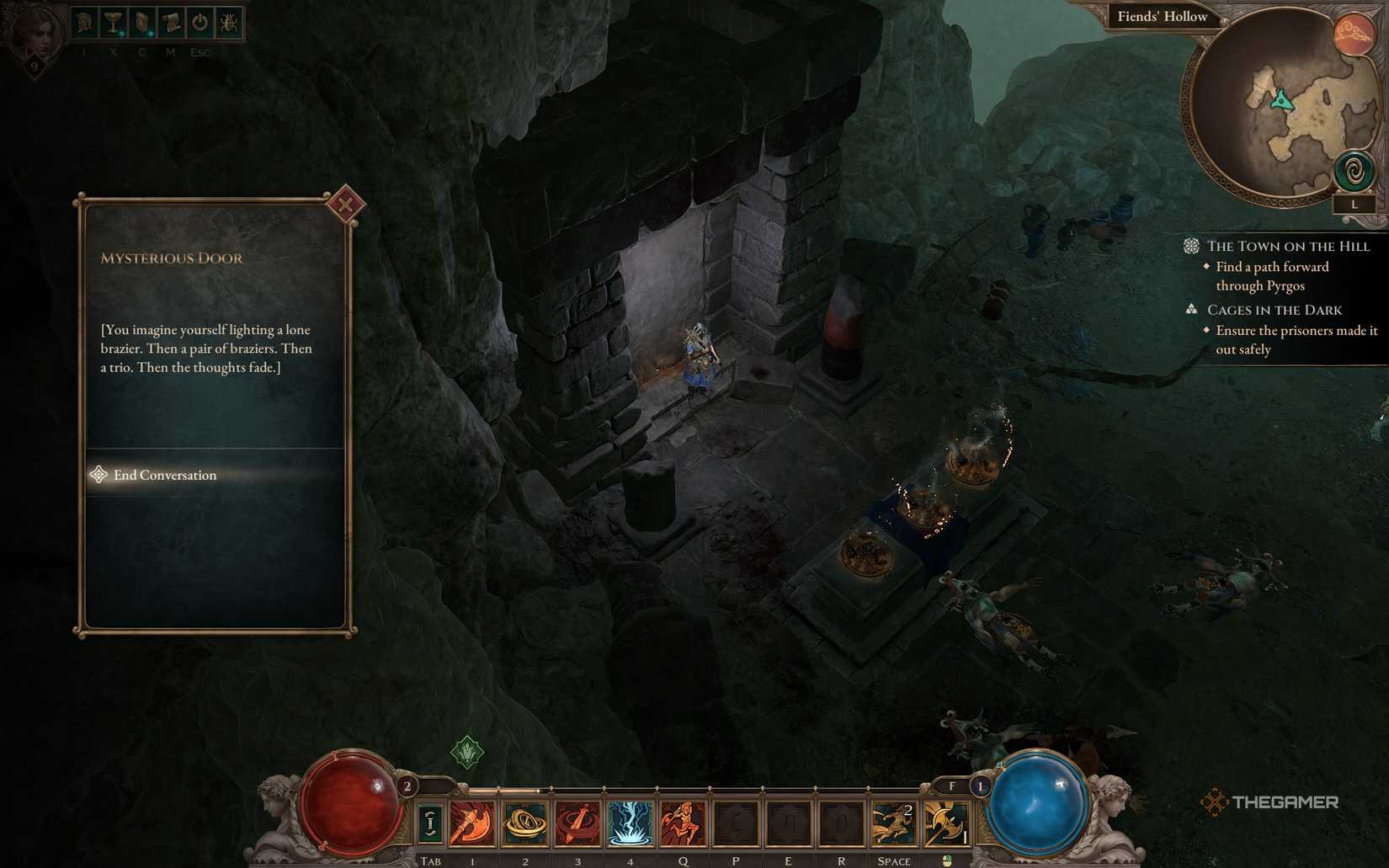This screenshot has width=1389, height=868.
Task: Activate the axe skill in slot 1
Action: [473, 823]
